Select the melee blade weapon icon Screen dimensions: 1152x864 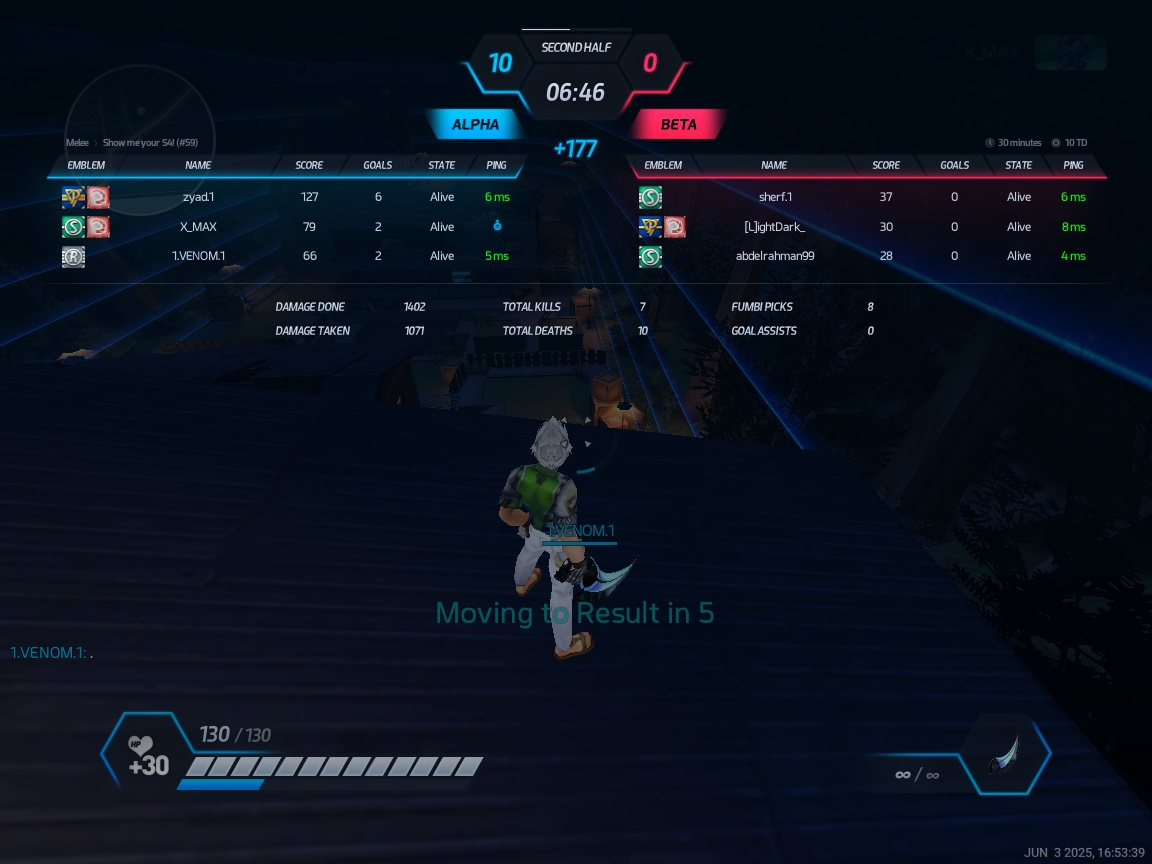[x=1005, y=755]
